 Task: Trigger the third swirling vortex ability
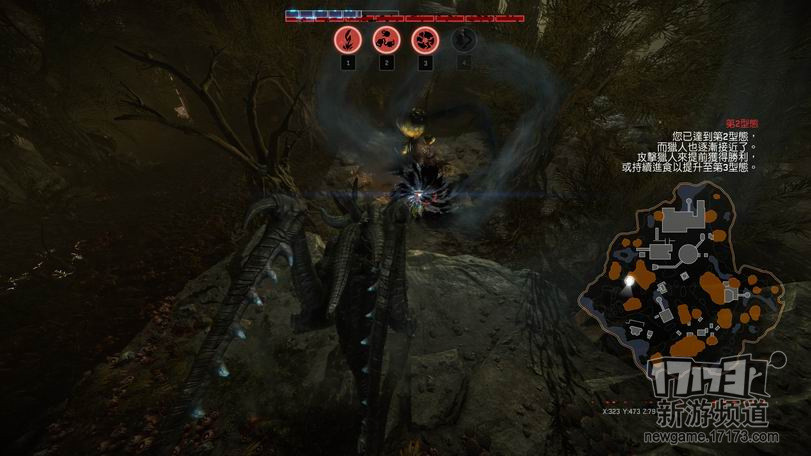pos(424,40)
